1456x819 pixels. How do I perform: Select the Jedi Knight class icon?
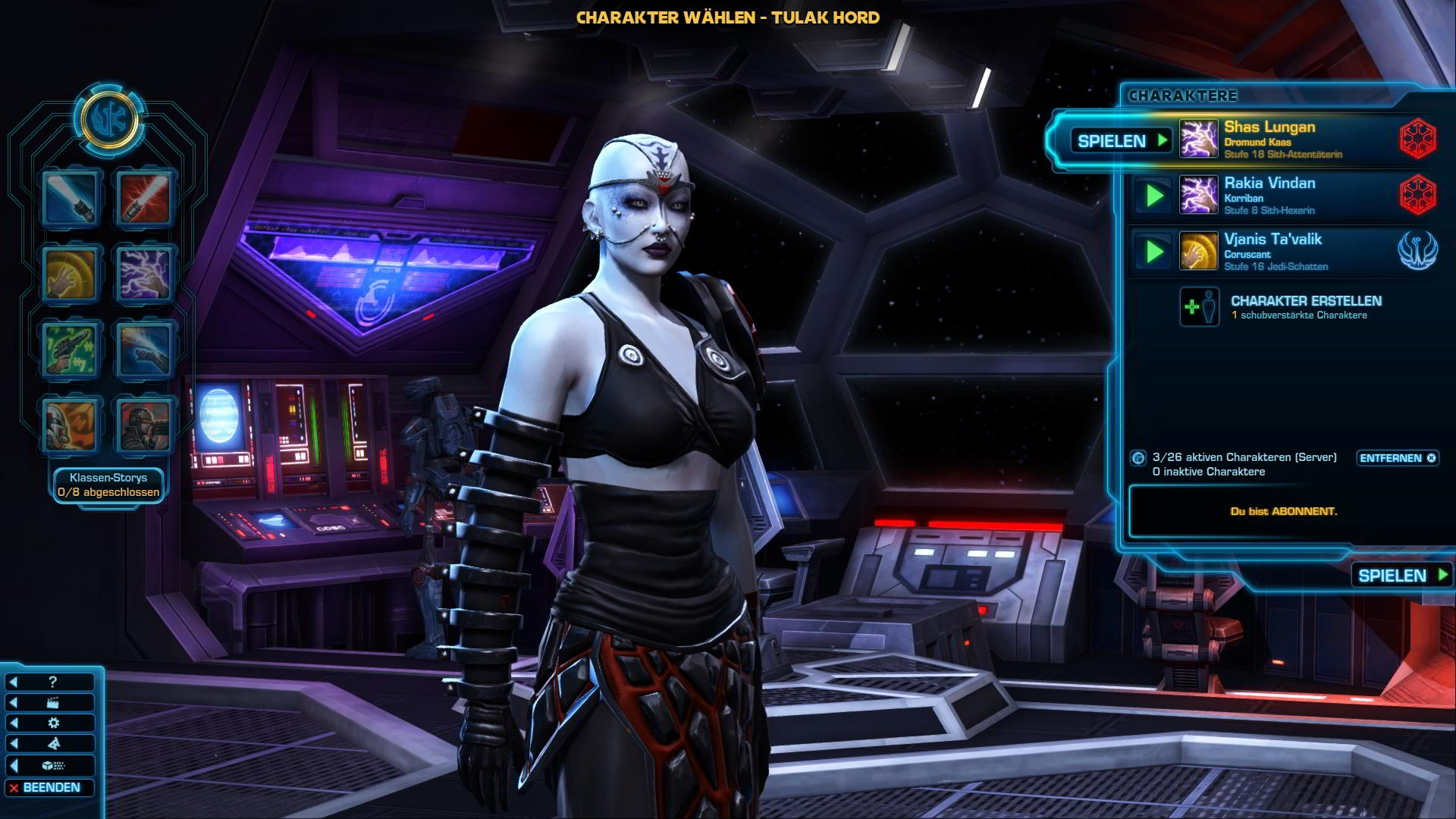(71, 199)
